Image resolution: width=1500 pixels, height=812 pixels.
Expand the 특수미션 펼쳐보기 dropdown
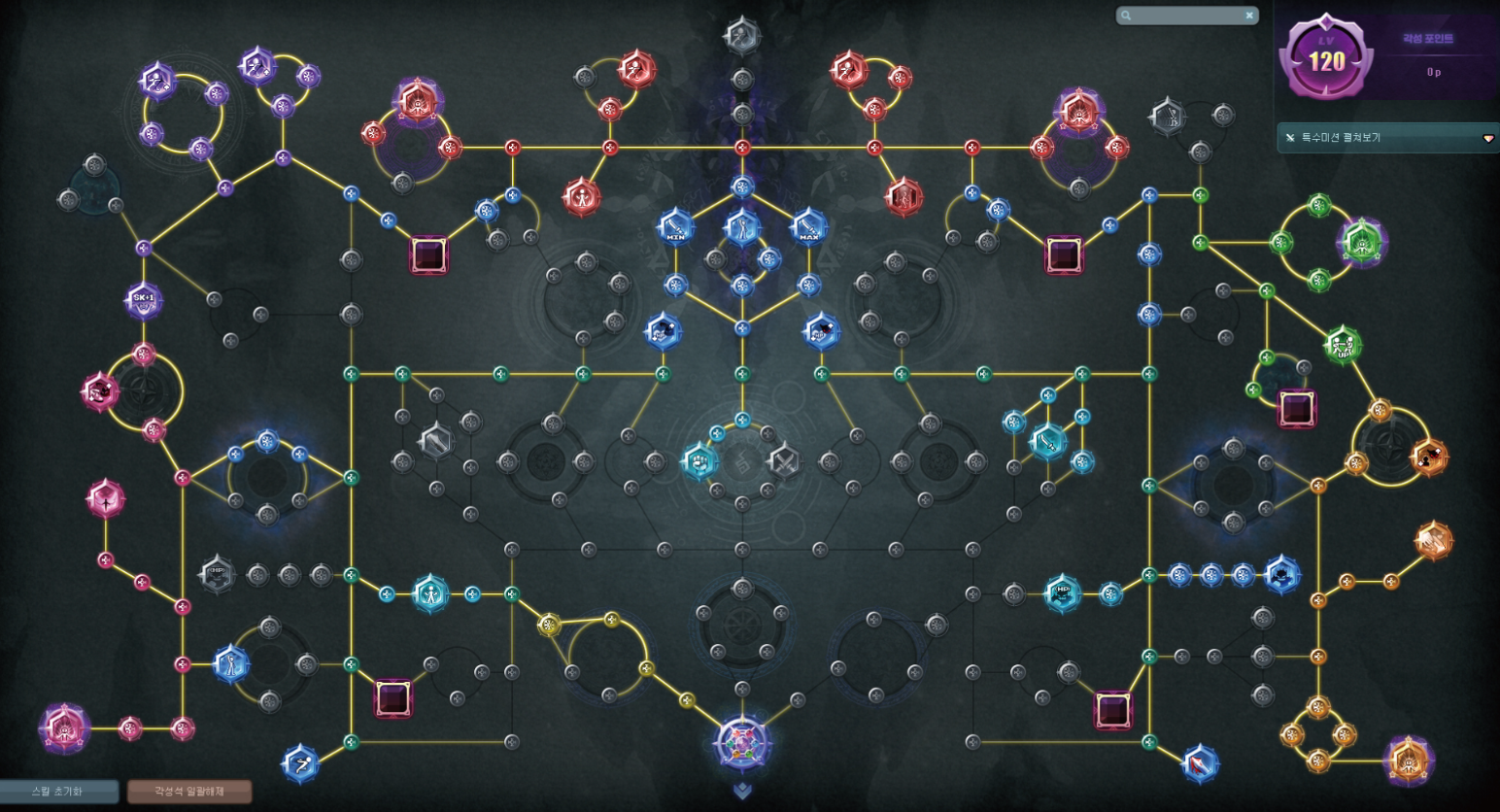pyautogui.click(x=1487, y=138)
